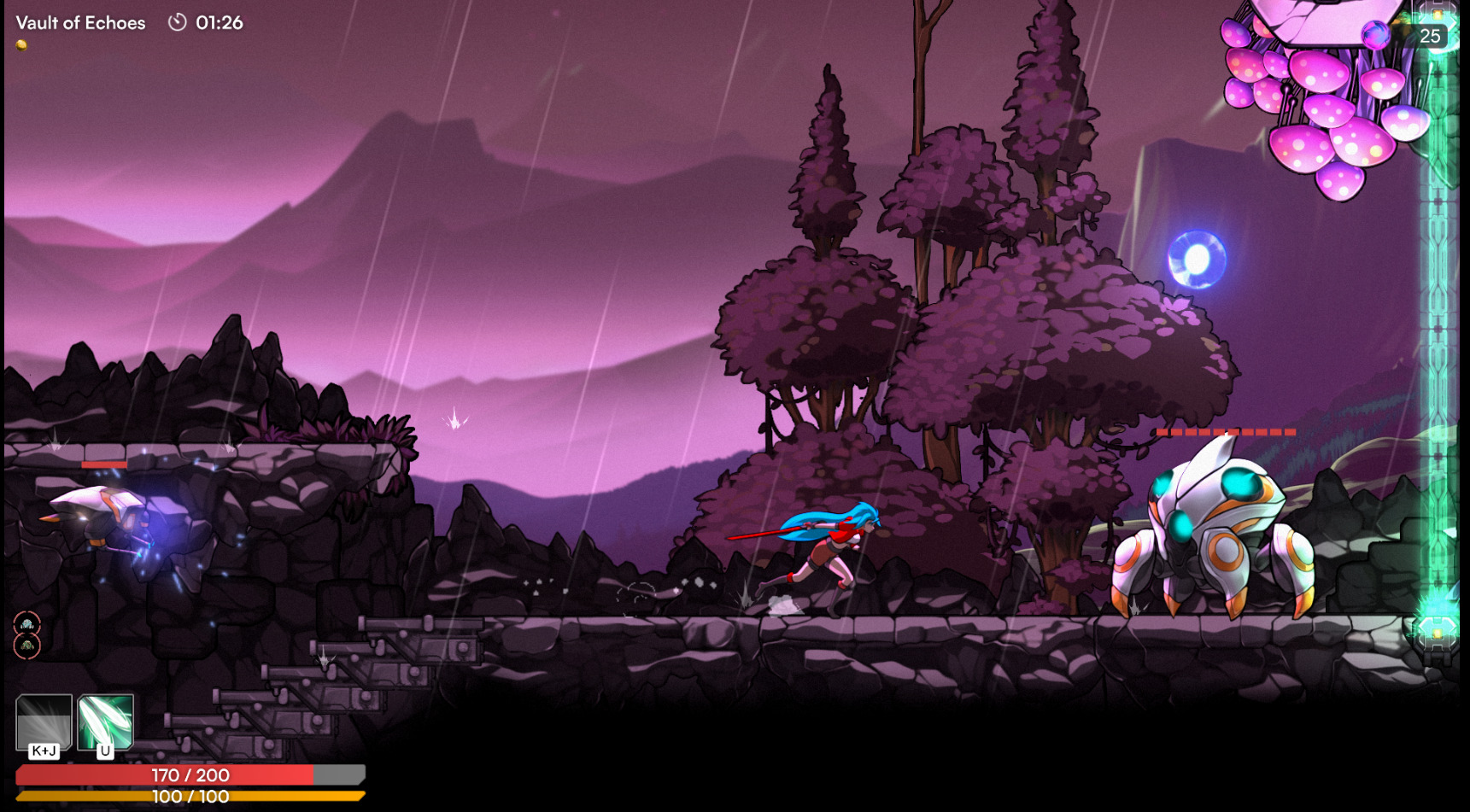Click the gold orb under the level name
Image resolution: width=1470 pixels, height=812 pixels.
pyautogui.click(x=21, y=45)
